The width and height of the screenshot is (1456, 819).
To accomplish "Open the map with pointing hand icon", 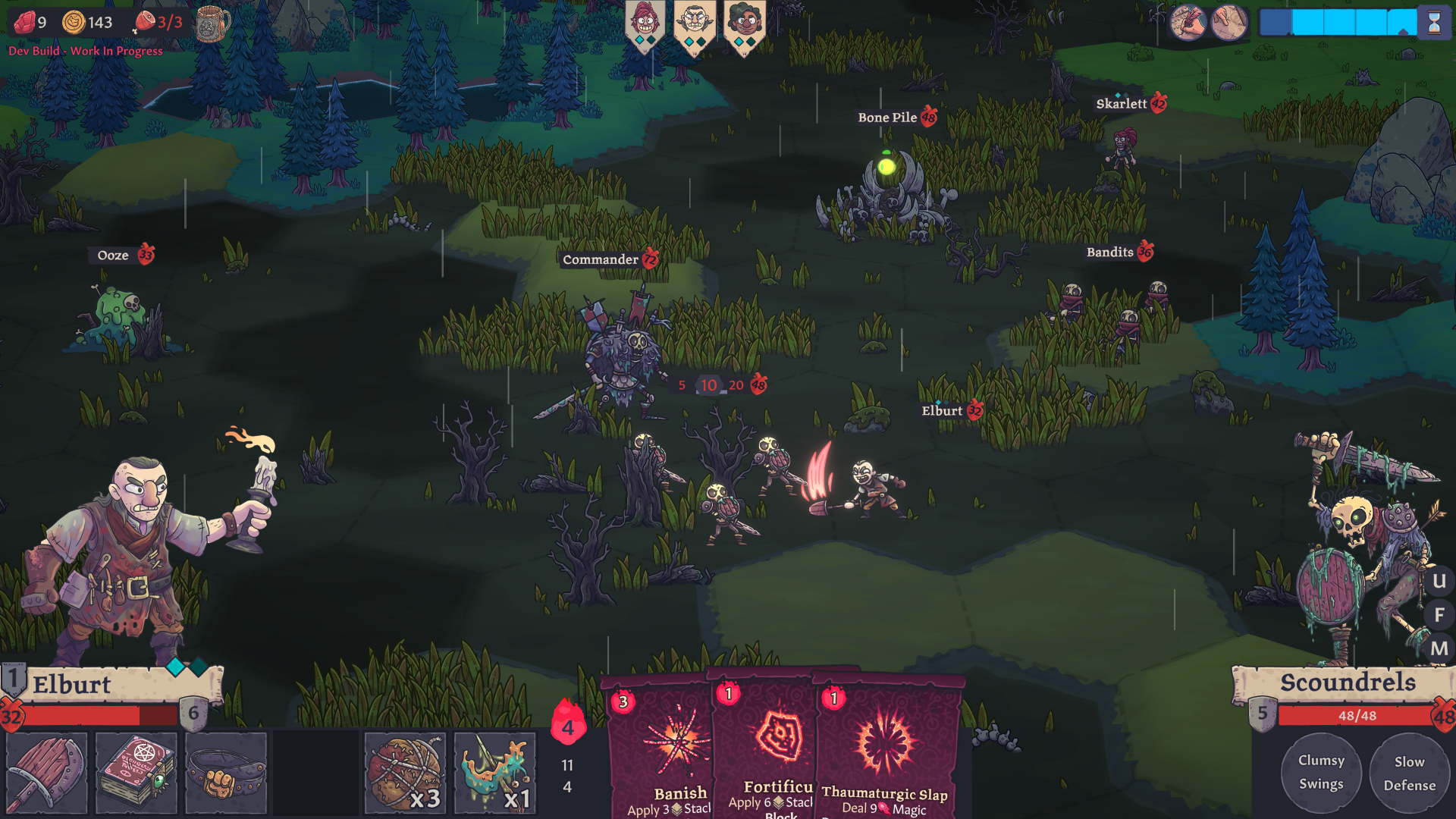I will 1228,23.
